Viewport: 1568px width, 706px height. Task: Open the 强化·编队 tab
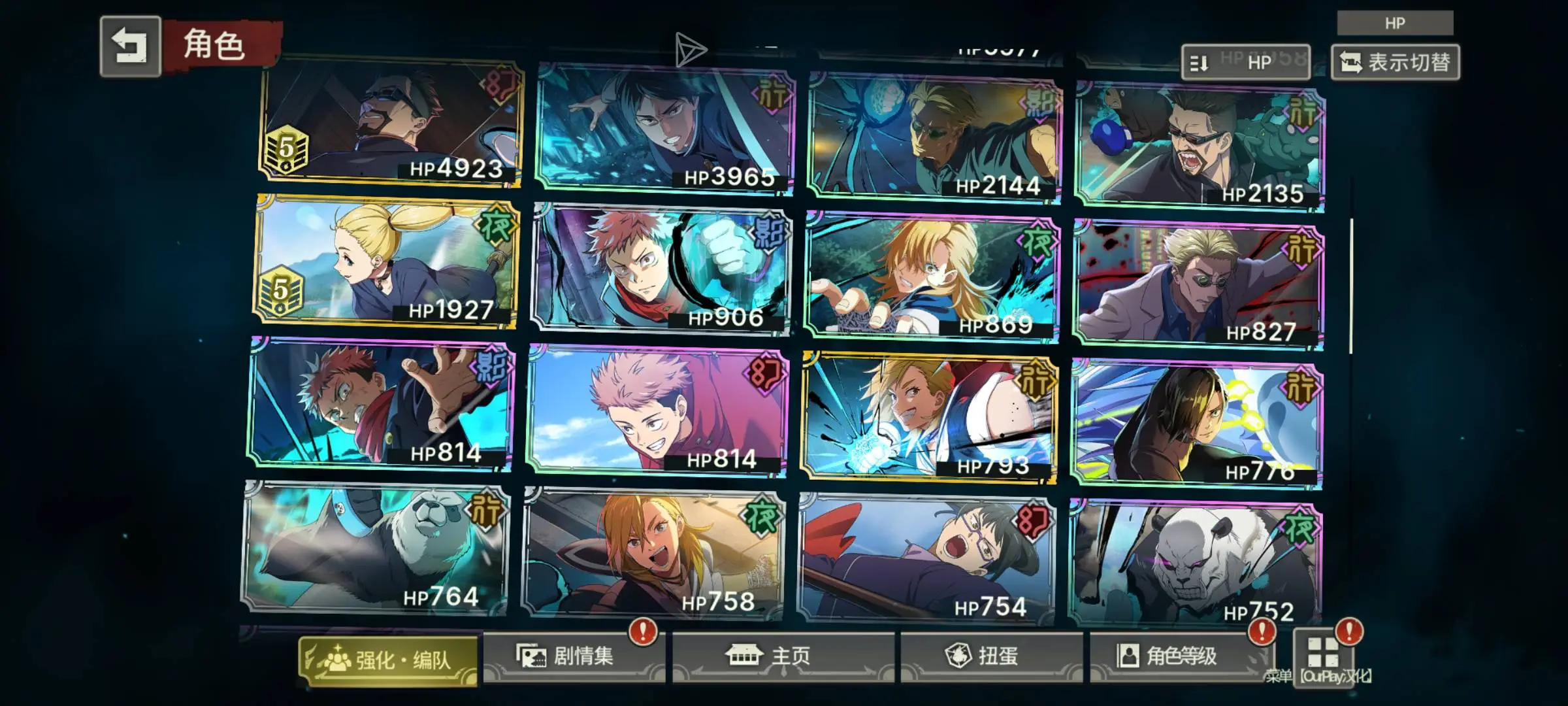tap(388, 660)
